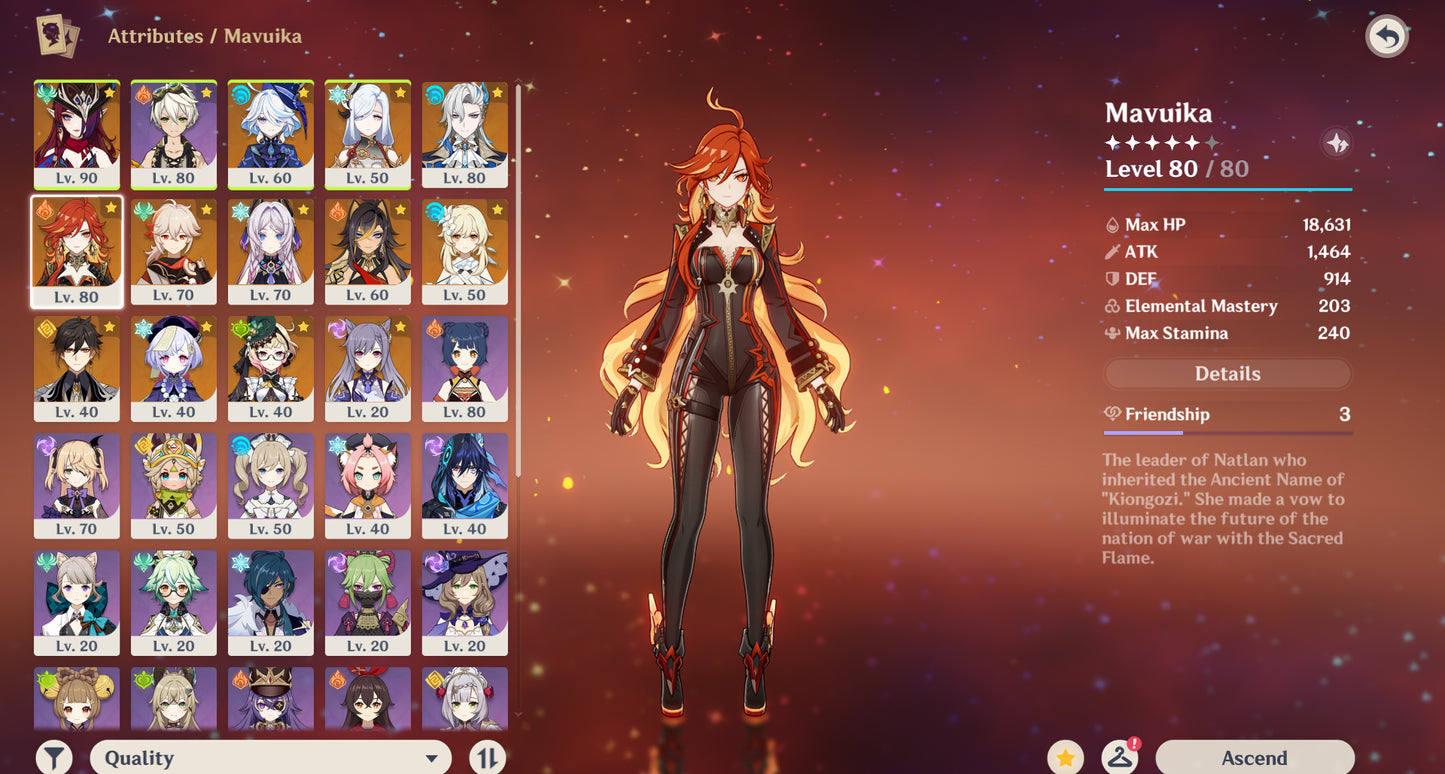Open the filter options with the funnel icon
This screenshot has height=774, width=1445.
55,757
